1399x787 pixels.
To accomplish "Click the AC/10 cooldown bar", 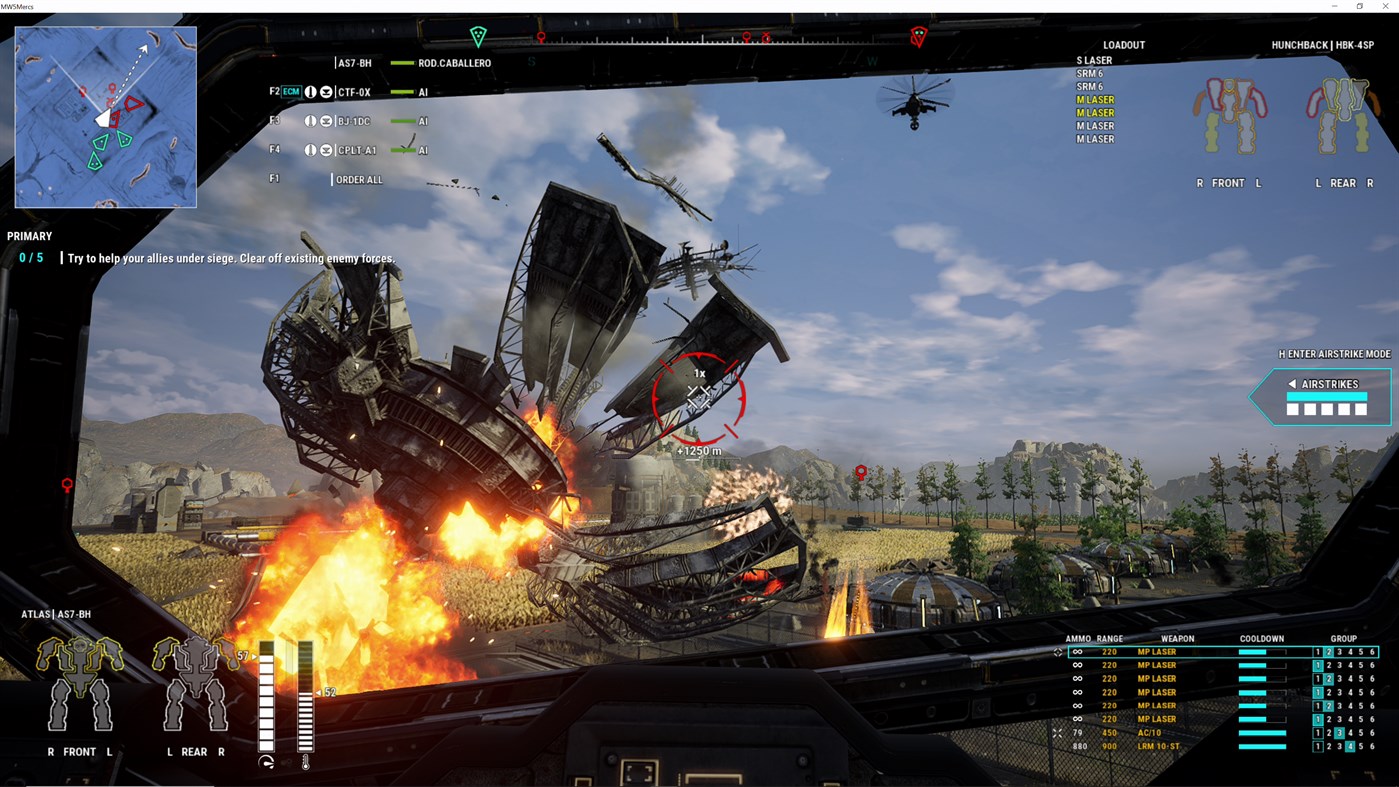I will (x=1264, y=732).
